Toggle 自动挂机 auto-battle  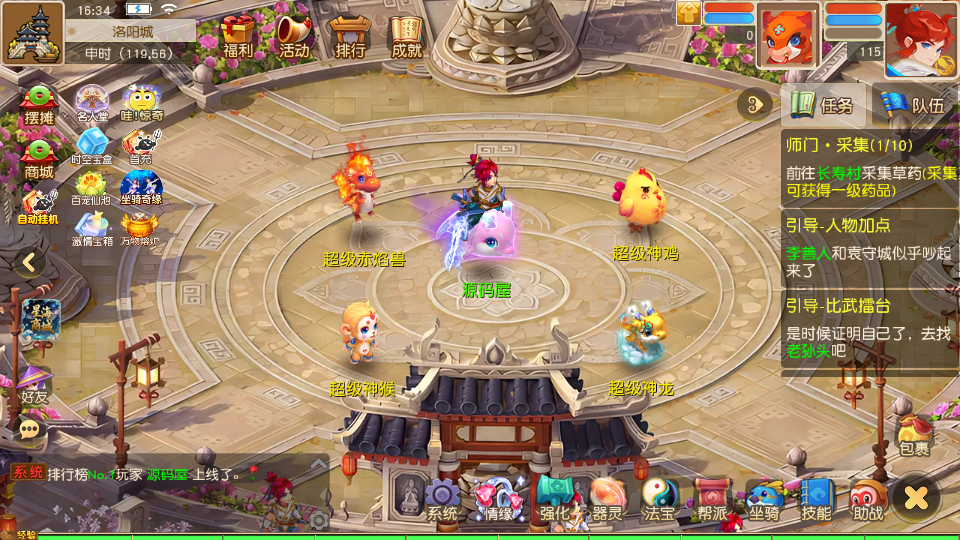point(38,206)
